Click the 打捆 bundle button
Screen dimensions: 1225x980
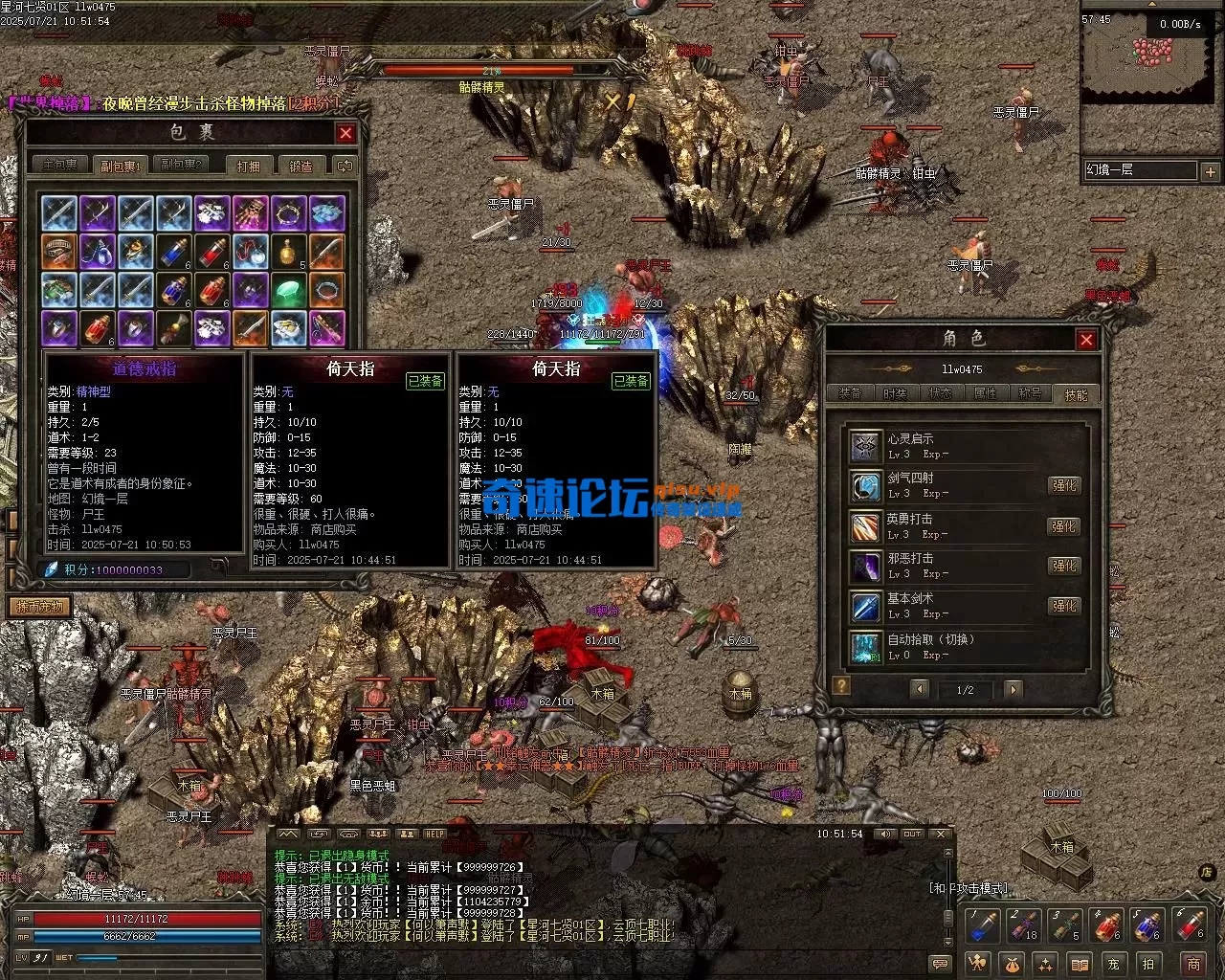click(x=249, y=166)
